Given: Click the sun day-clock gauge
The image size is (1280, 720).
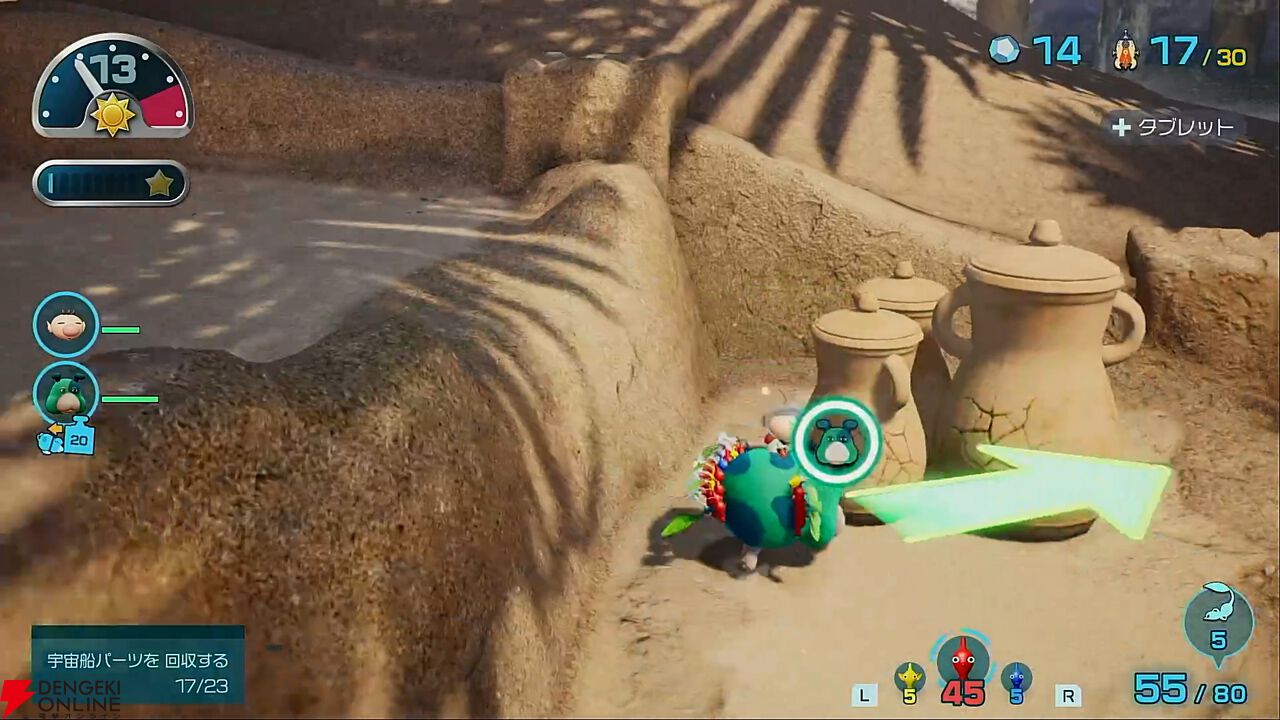Looking at the screenshot, I should (x=113, y=88).
